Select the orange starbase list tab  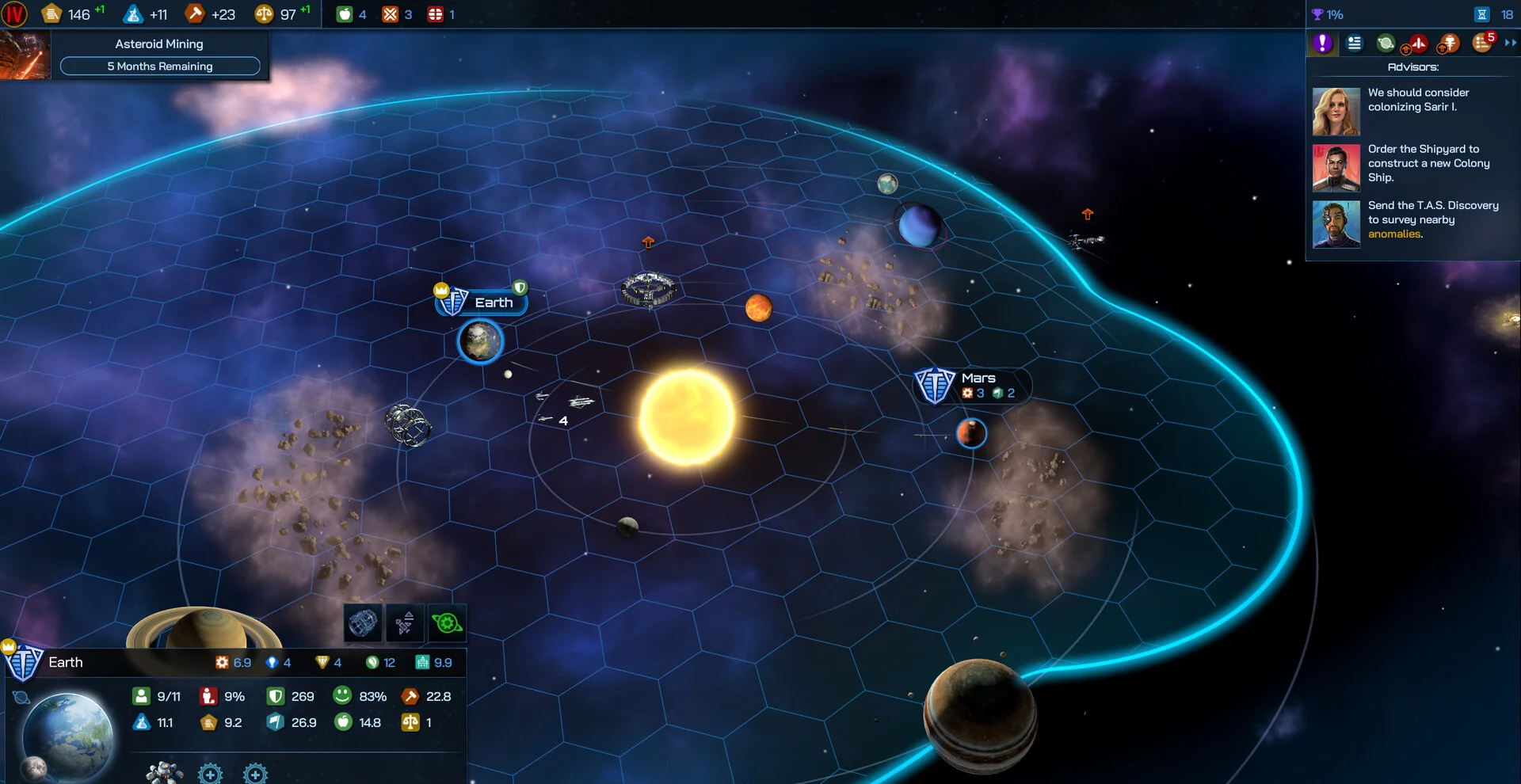[x=1449, y=44]
